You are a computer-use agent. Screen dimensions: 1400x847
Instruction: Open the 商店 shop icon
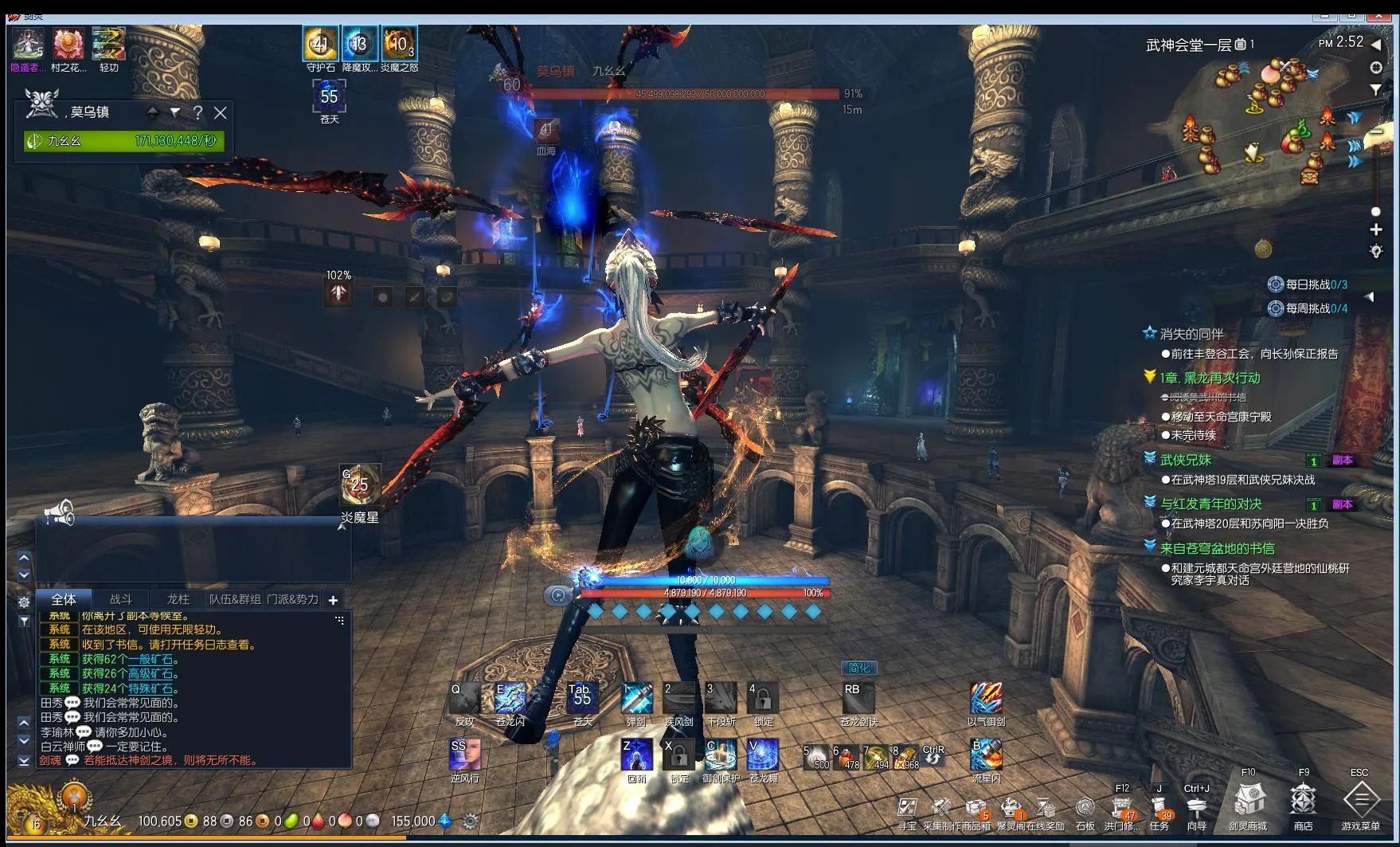(x=1303, y=800)
